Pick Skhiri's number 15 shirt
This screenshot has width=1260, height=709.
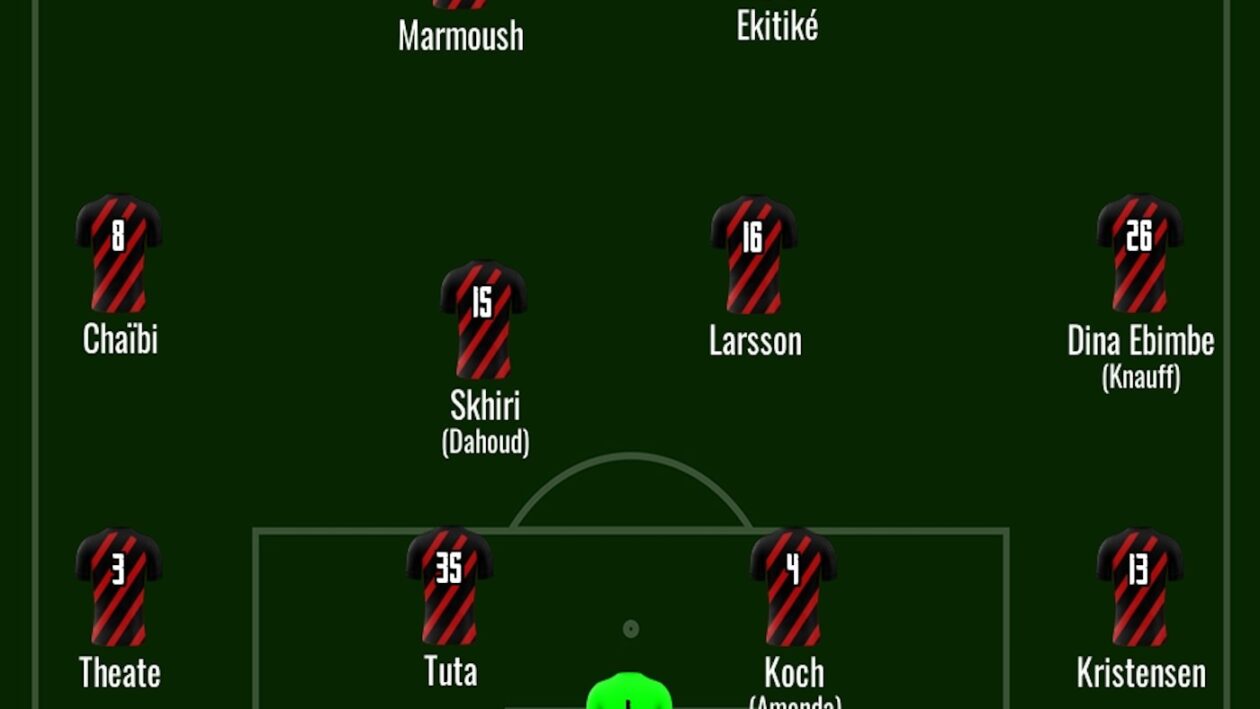[x=483, y=319]
